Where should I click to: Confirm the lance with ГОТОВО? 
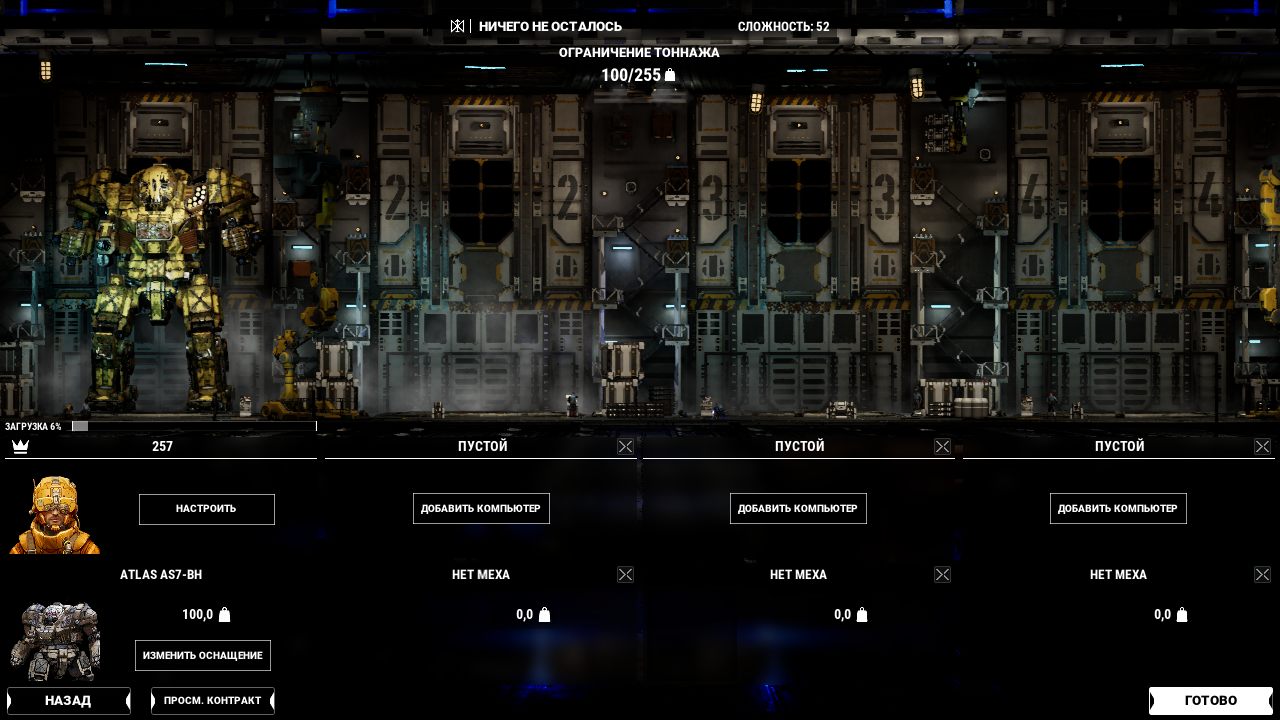coord(1210,701)
